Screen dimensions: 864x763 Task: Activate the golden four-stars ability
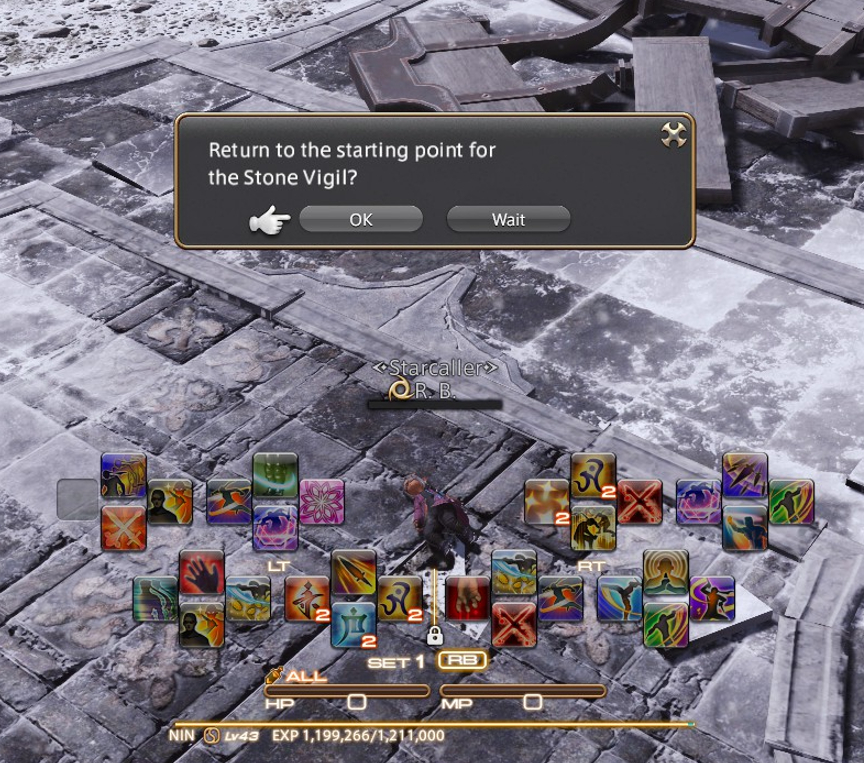[547, 502]
